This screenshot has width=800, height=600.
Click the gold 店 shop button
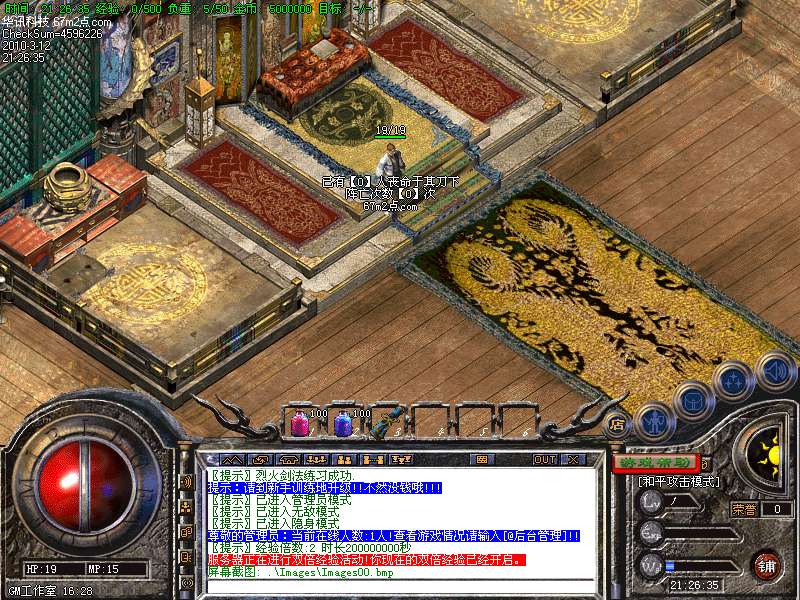coord(618,424)
